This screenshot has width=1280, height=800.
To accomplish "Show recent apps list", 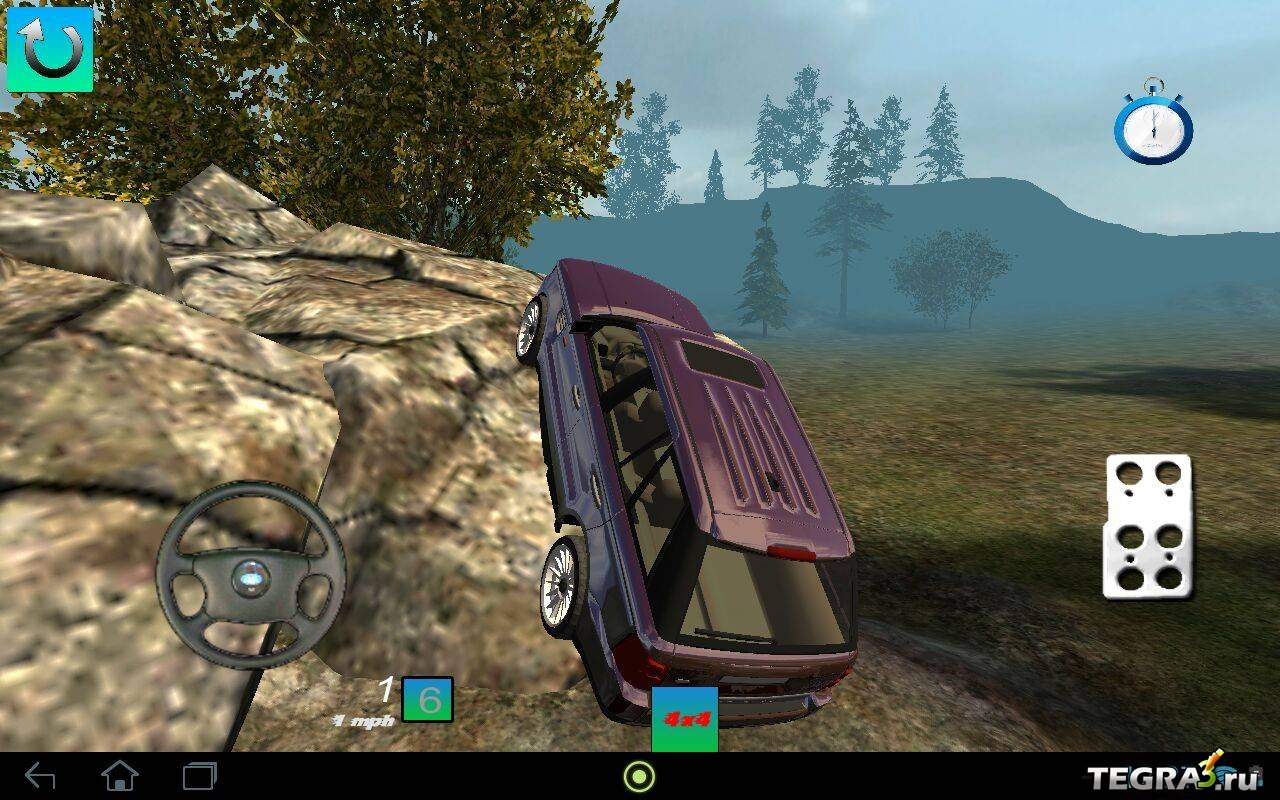I will click(200, 776).
